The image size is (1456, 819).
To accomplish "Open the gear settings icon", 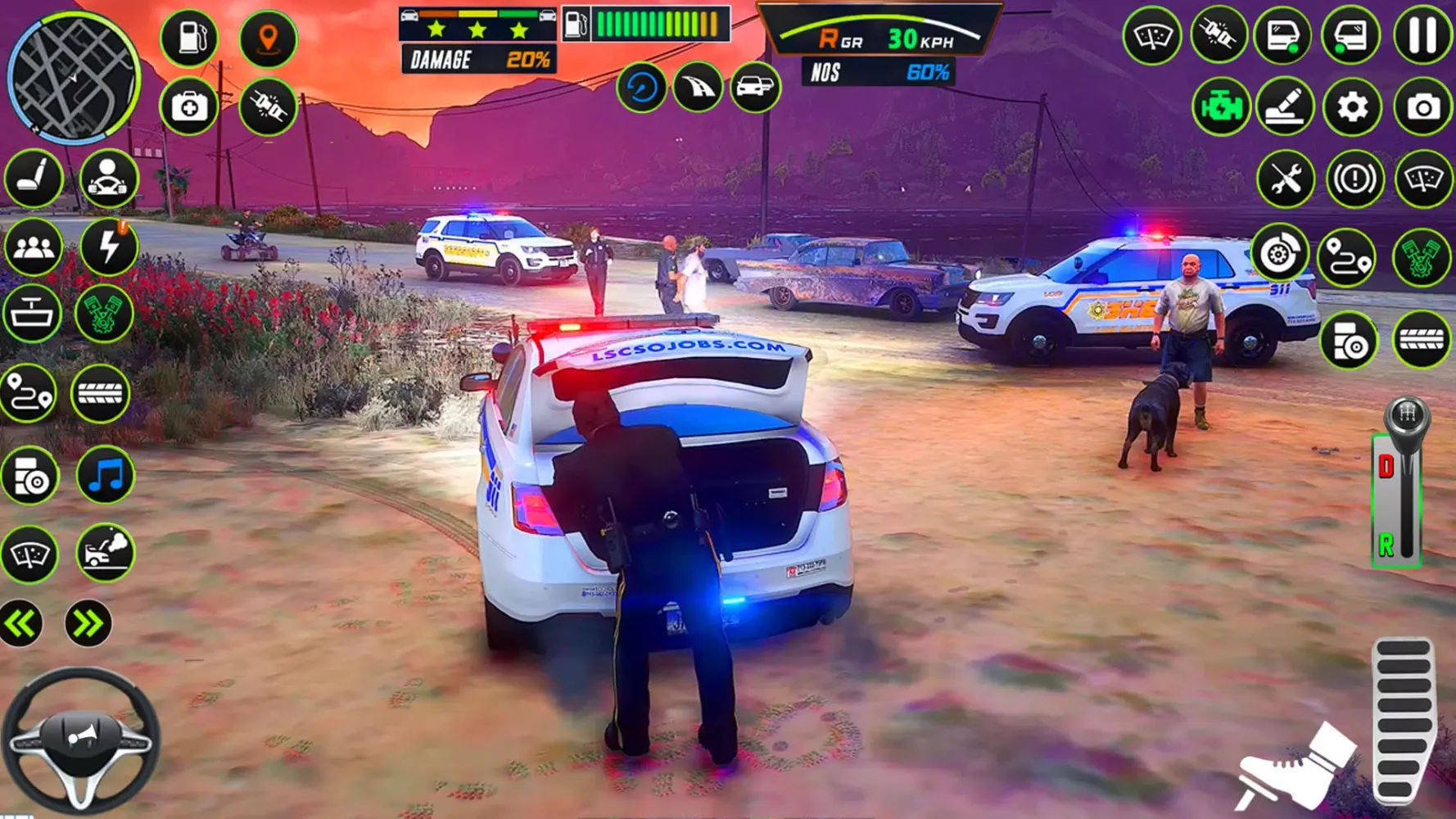I will point(1352,107).
